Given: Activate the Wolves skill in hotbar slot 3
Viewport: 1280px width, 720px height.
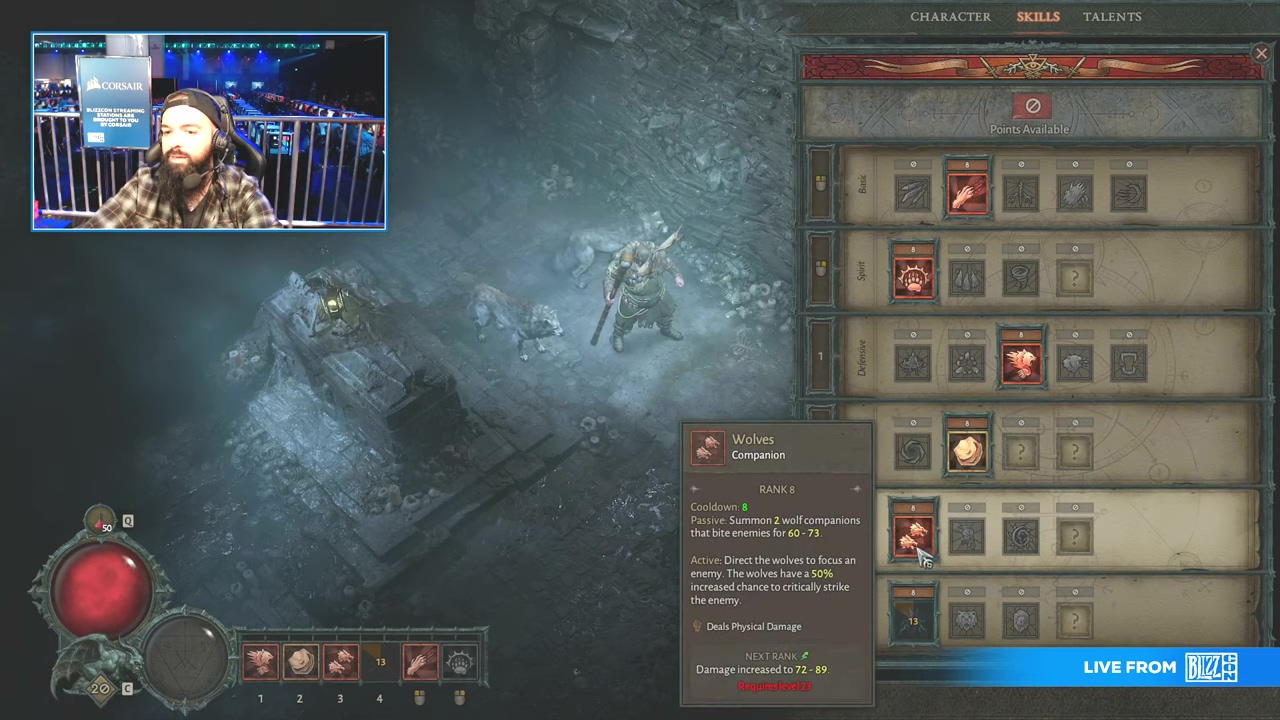Looking at the screenshot, I should (x=340, y=662).
